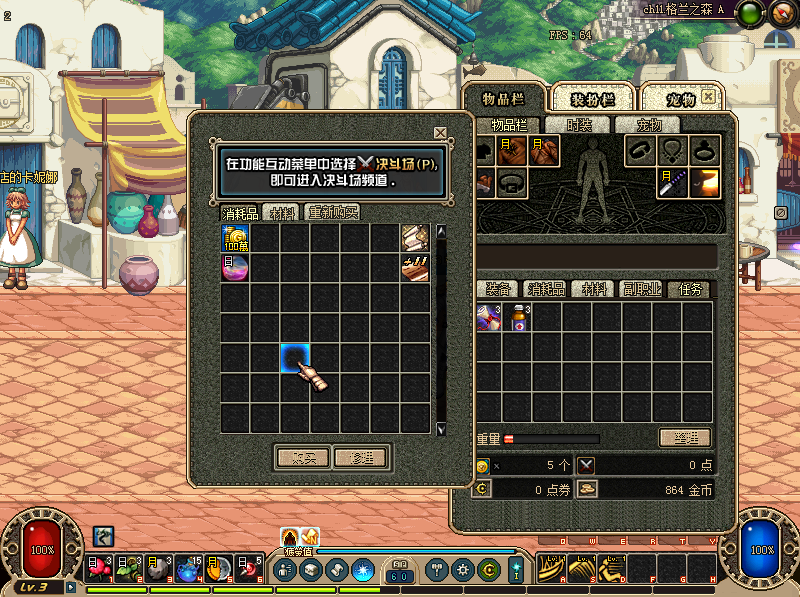Select the red-cross medicine bottle in the bag
The image size is (800, 597).
[x=518, y=318]
